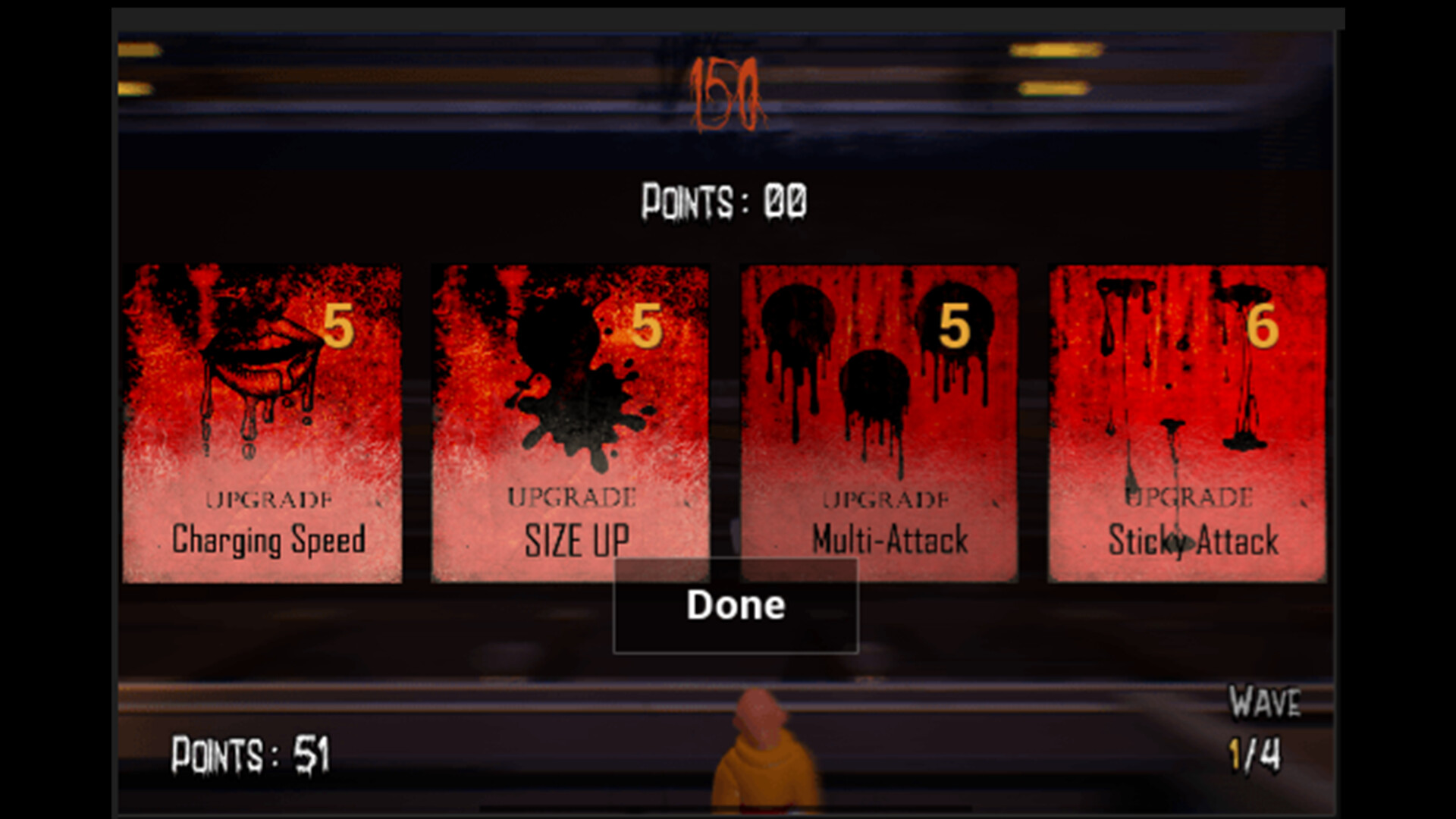Click the orange 150 counter at top
Image resolution: width=1456 pixels, height=819 pixels.
(727, 95)
